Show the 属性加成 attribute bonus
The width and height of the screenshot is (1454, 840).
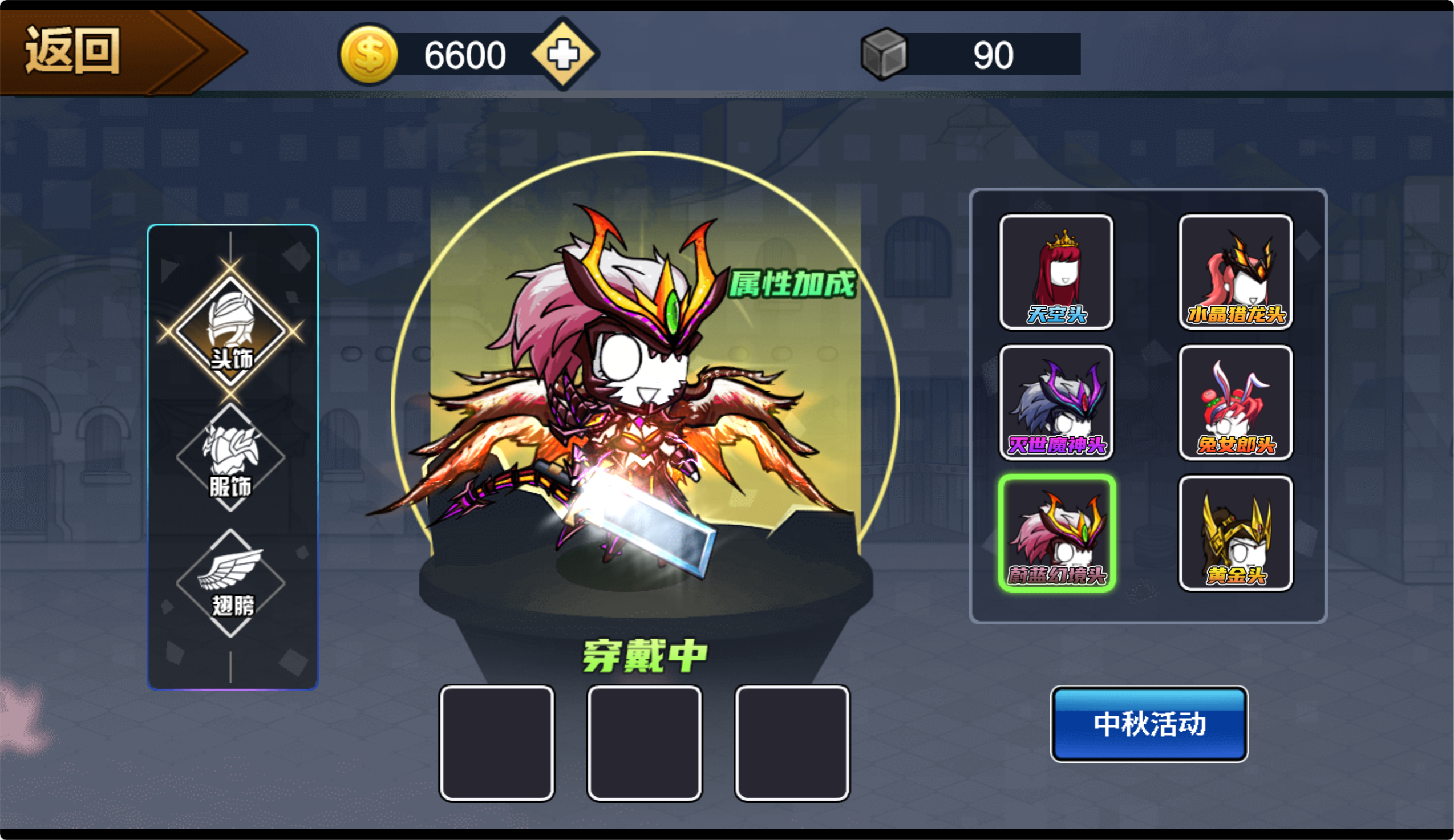pyautogui.click(x=792, y=285)
